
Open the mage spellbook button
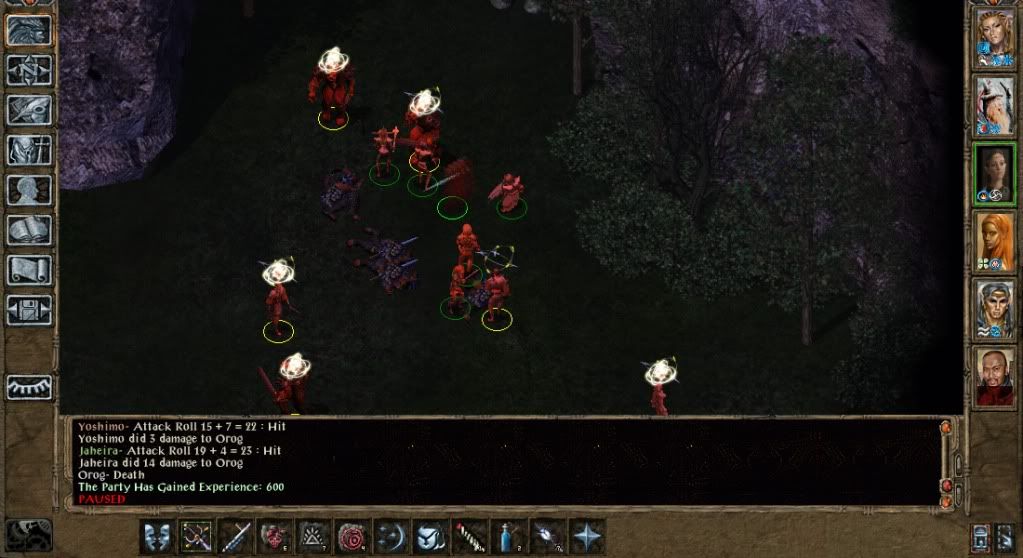[29, 230]
